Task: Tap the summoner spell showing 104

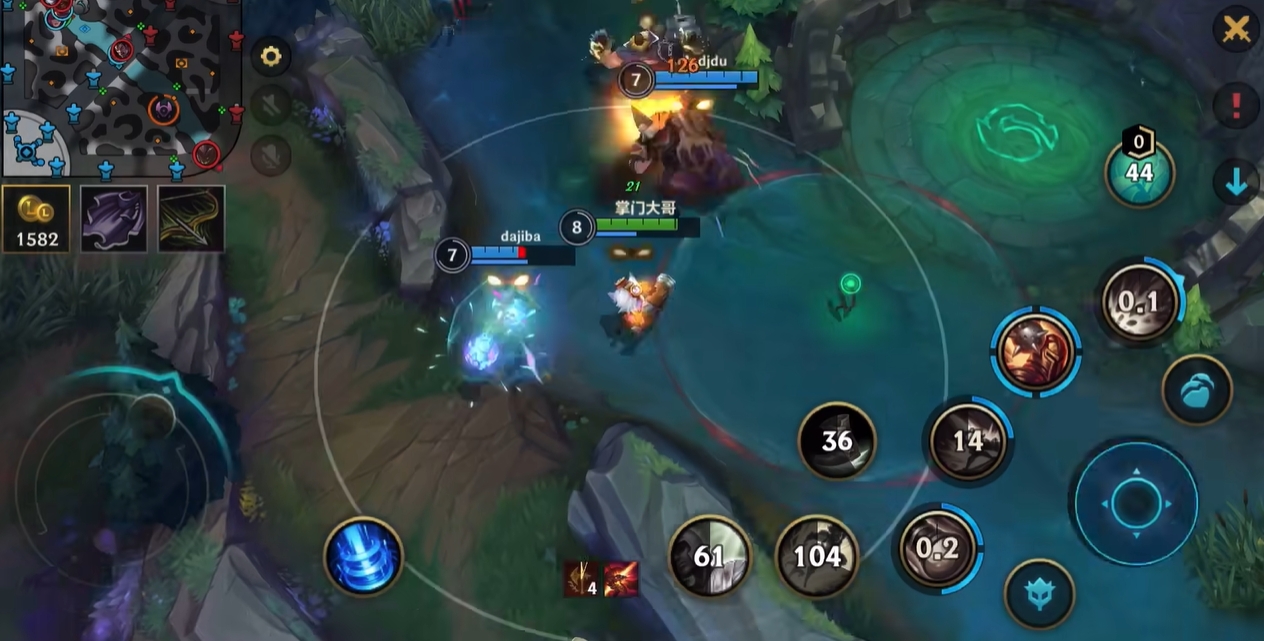Action: 817,556
